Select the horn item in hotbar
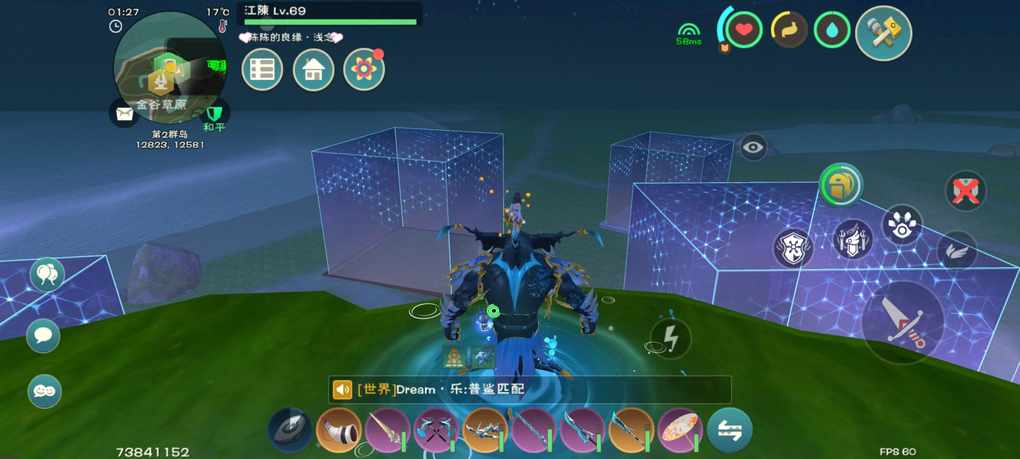Screen dimensions: 1020x459 [338, 431]
